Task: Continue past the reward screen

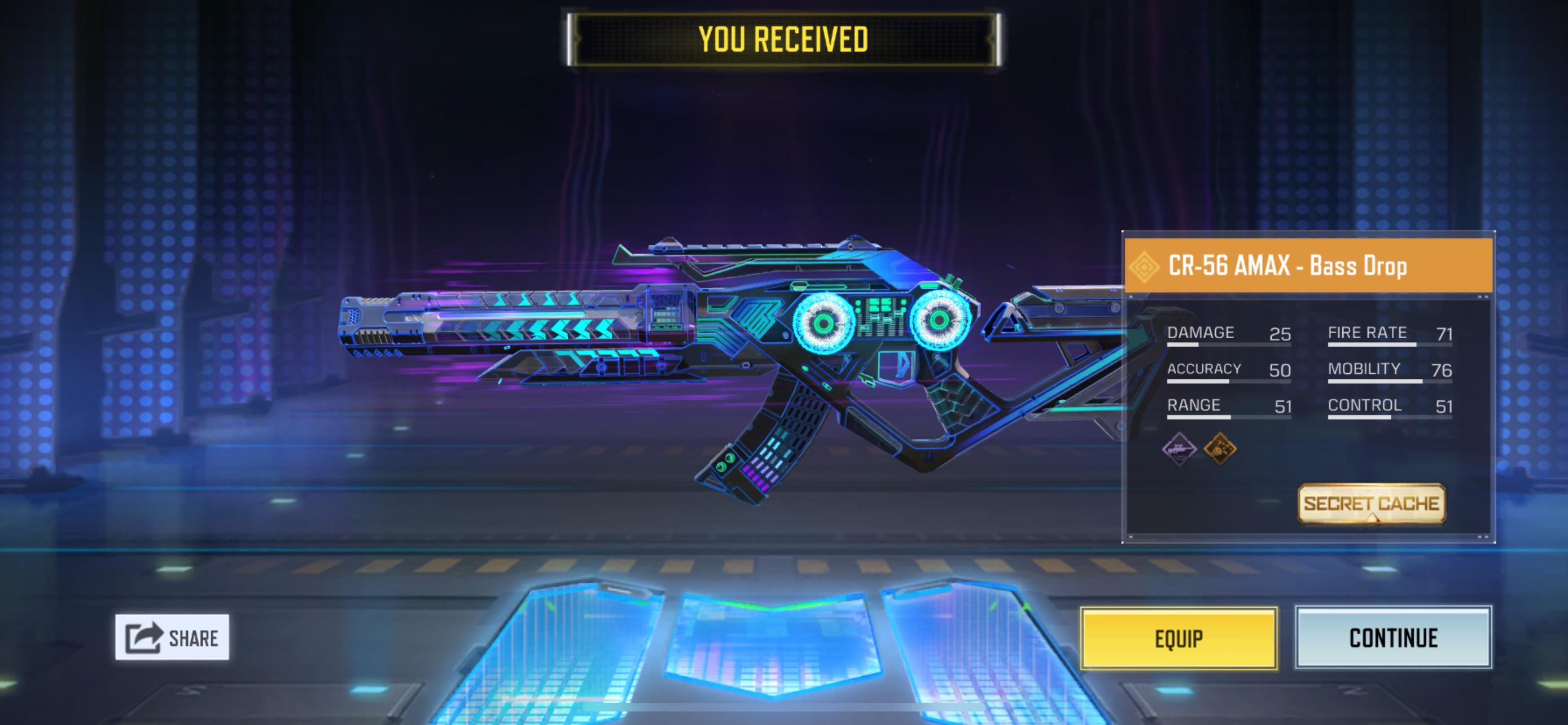Action: point(1392,638)
